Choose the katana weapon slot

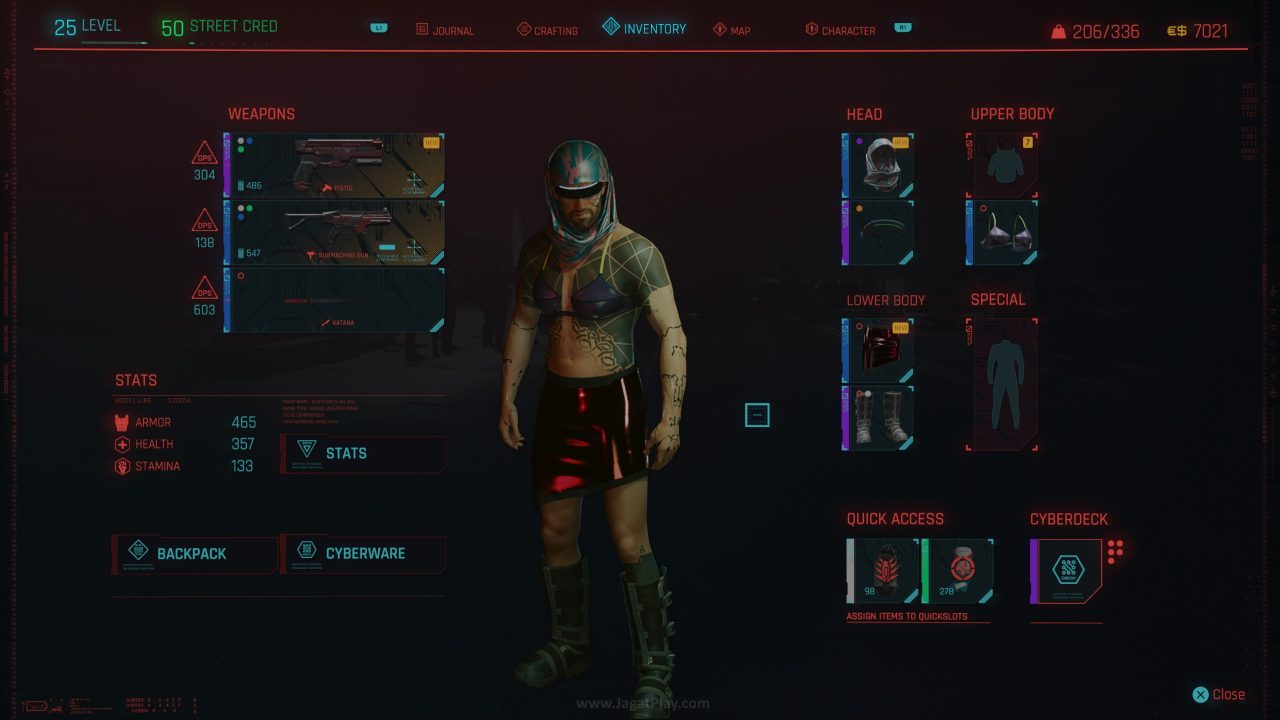pos(334,299)
